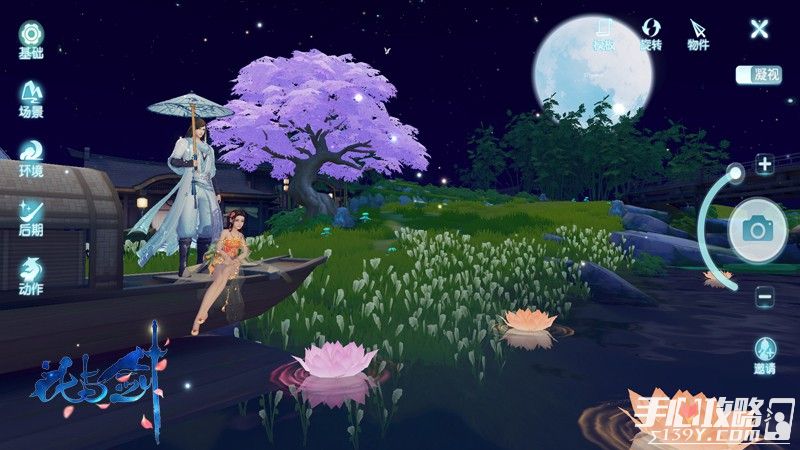Choose the 模板 template option
The width and height of the screenshot is (800, 450).
(x=603, y=32)
